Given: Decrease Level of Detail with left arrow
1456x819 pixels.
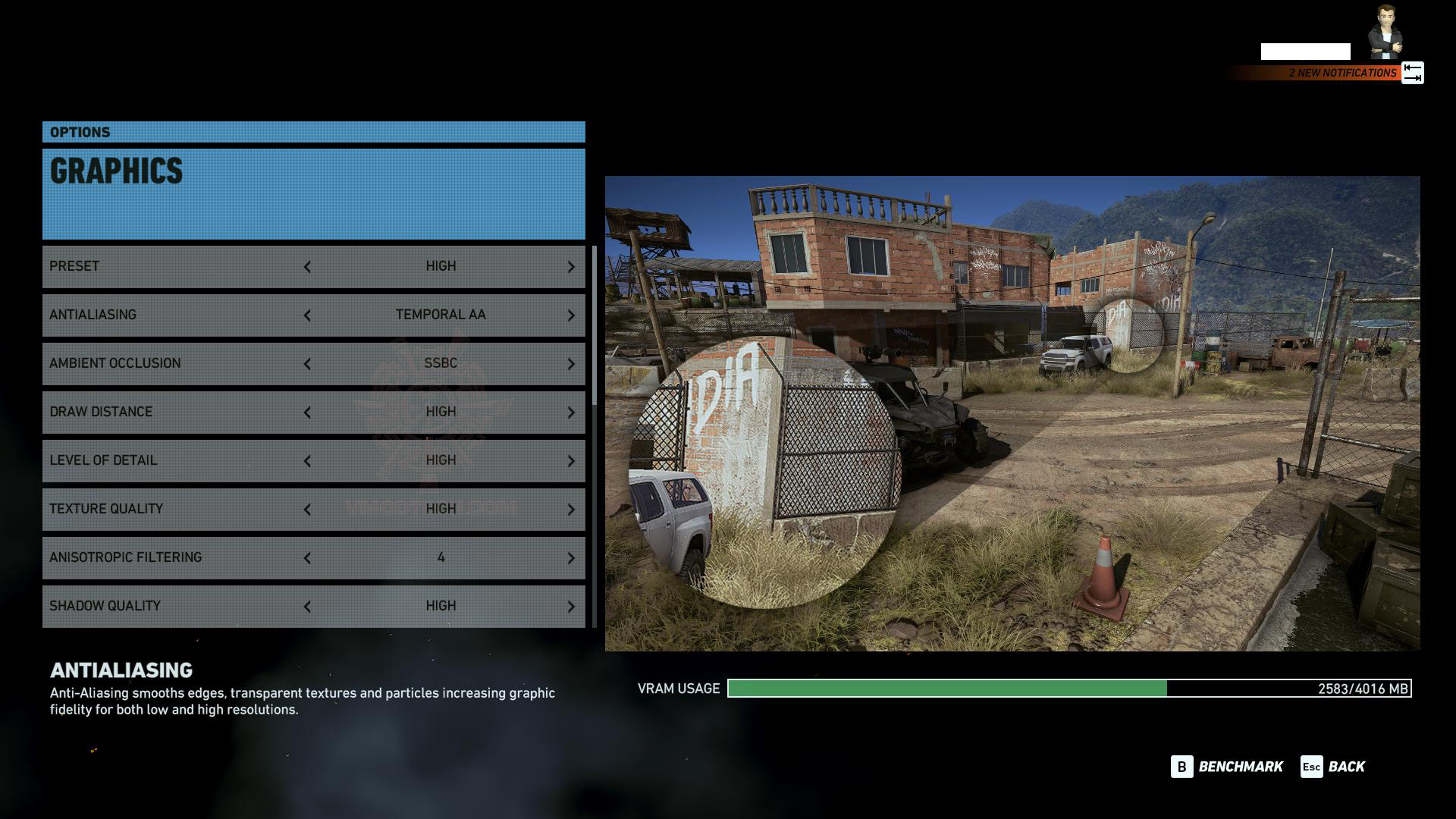Looking at the screenshot, I should pyautogui.click(x=307, y=461).
